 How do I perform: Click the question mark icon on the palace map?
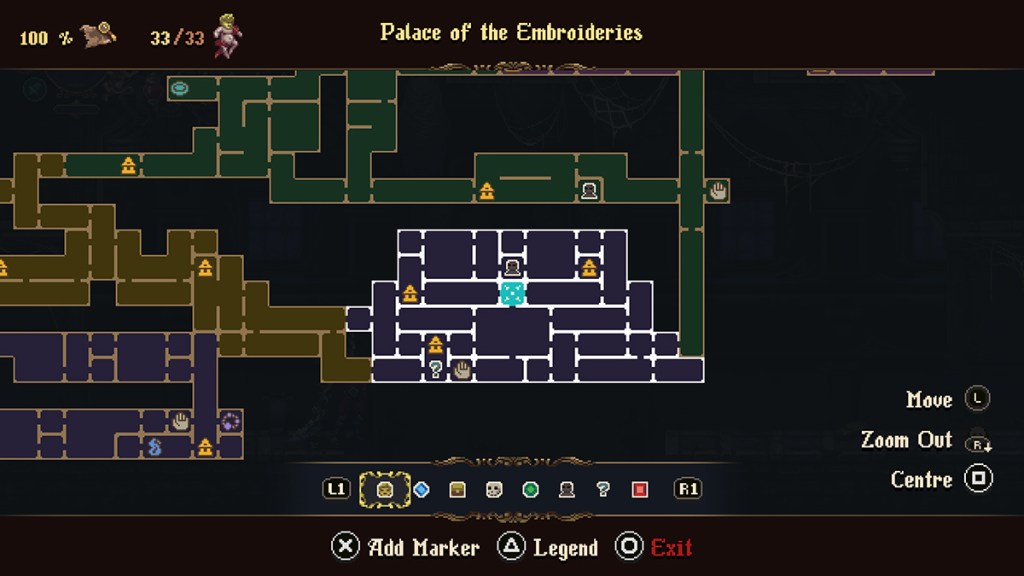coord(436,370)
